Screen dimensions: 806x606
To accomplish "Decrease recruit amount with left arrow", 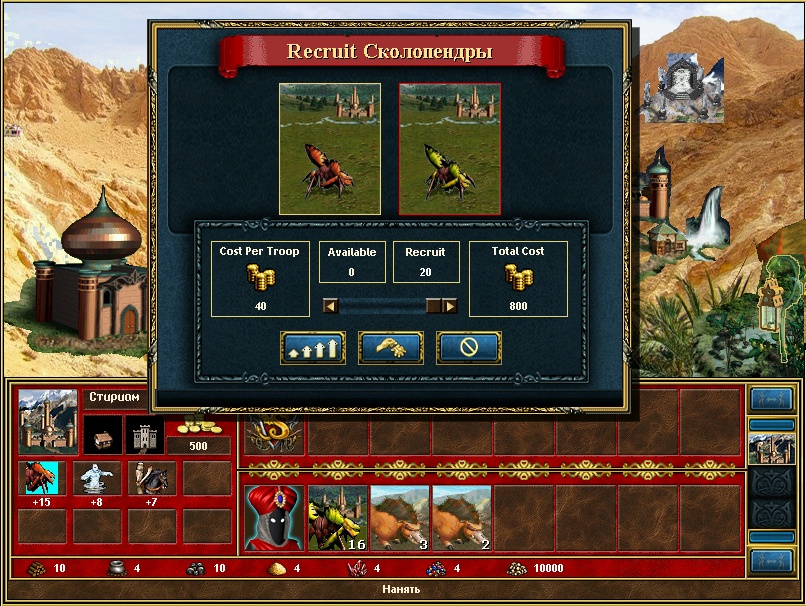I will pos(329,306).
